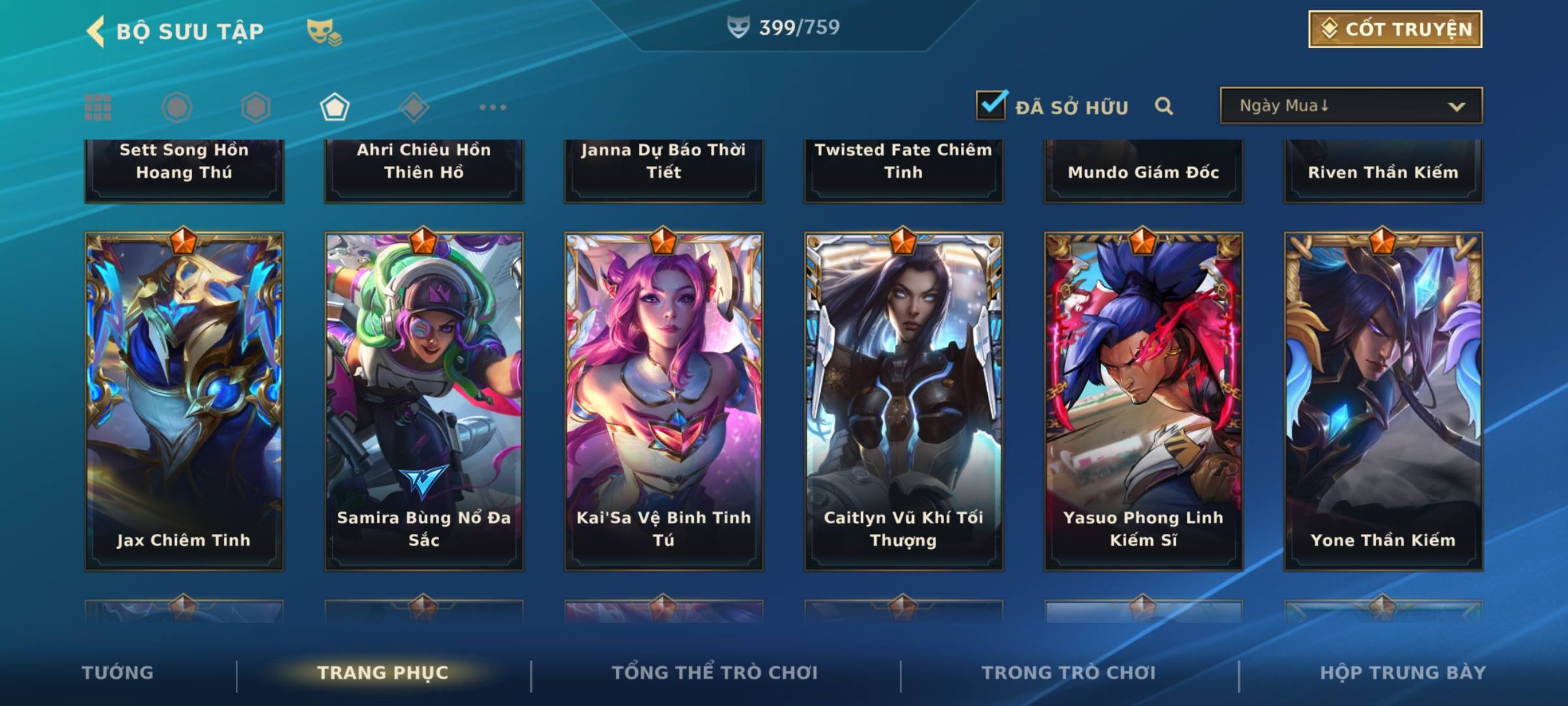
Task: Switch to the Hộp Trưng Bày tab
Action: [x=1403, y=673]
